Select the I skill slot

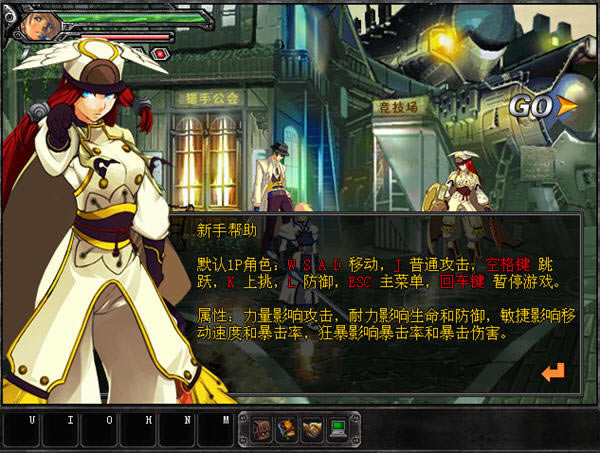(x=61, y=430)
